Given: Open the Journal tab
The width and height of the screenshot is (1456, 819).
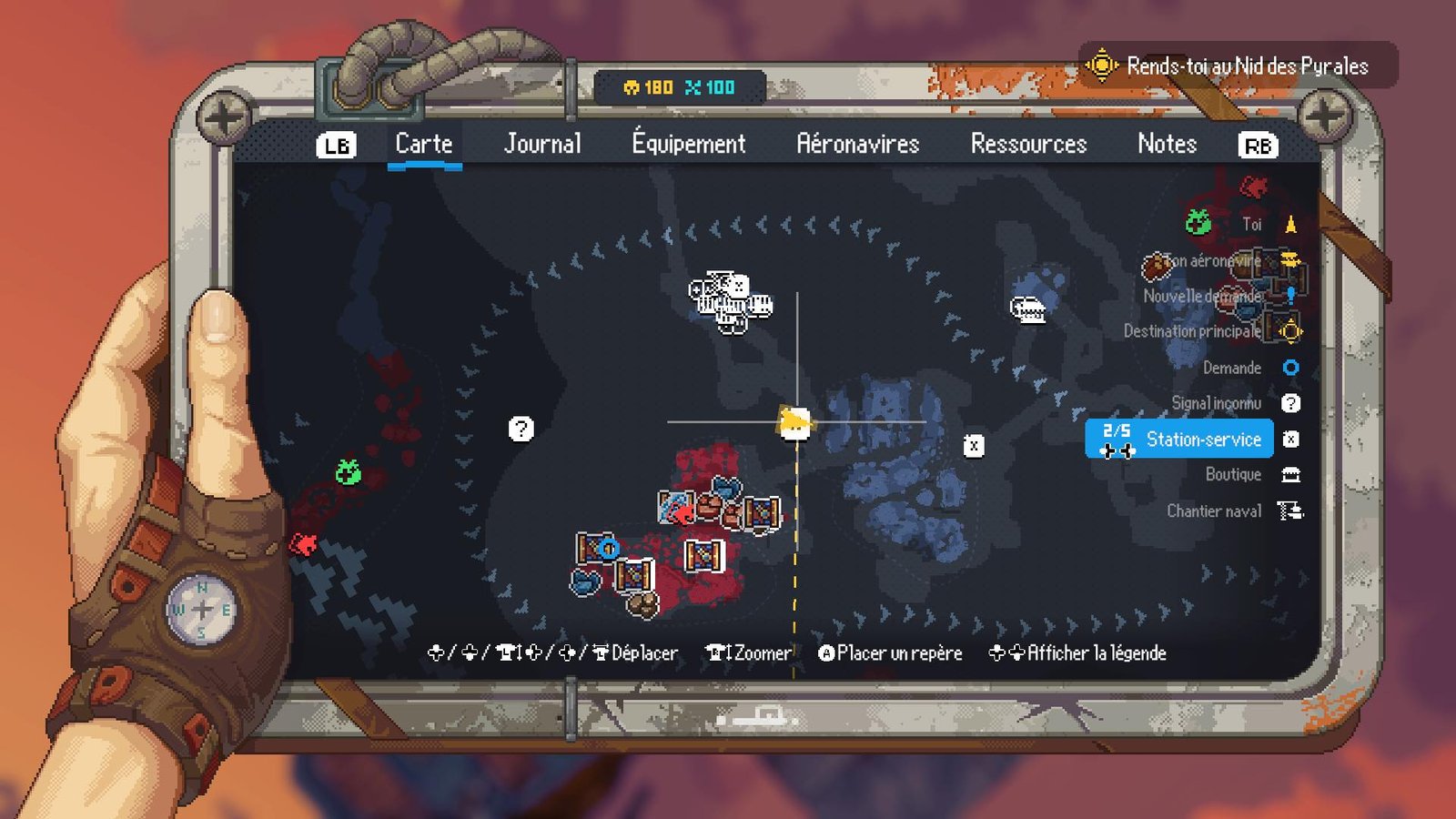Looking at the screenshot, I should point(542,144).
